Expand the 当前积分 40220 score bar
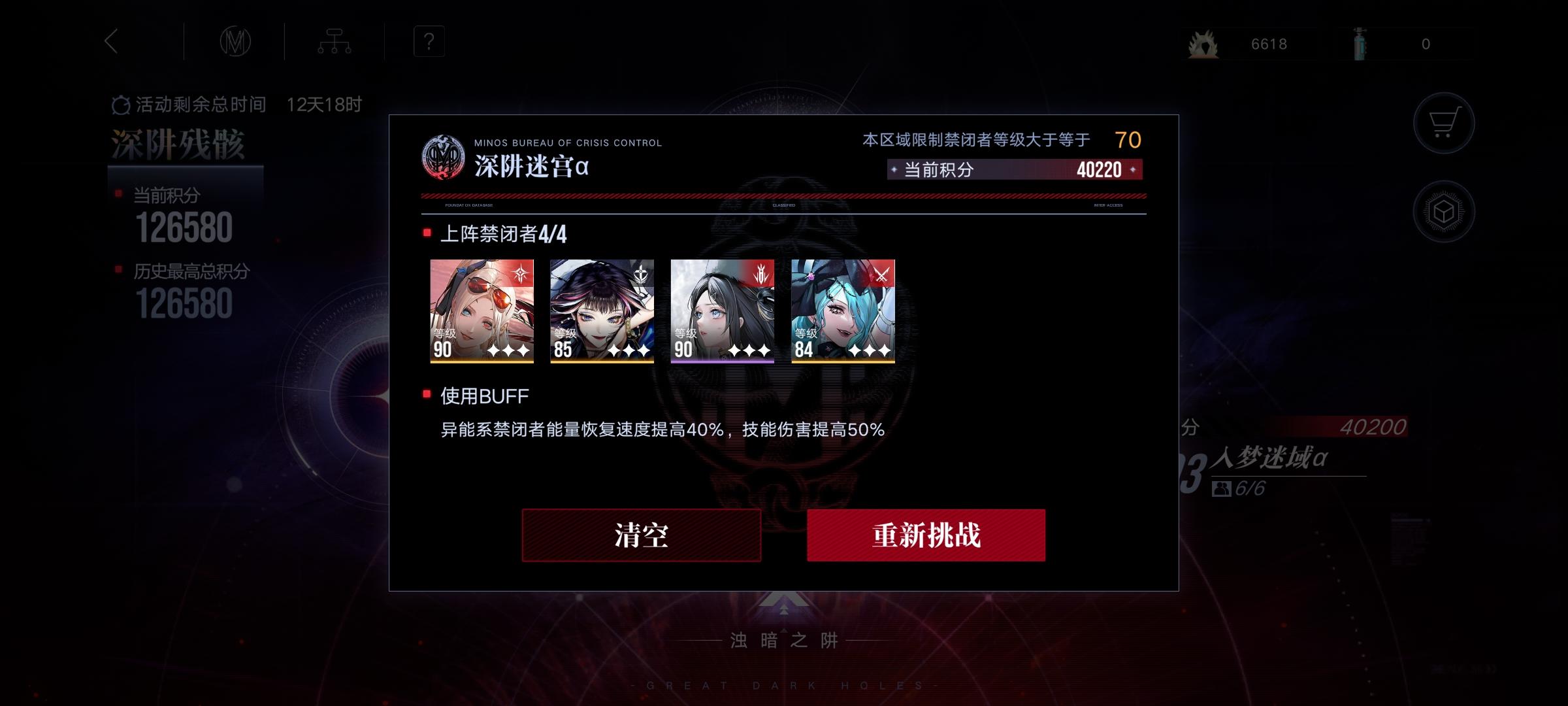 pyautogui.click(x=1013, y=171)
